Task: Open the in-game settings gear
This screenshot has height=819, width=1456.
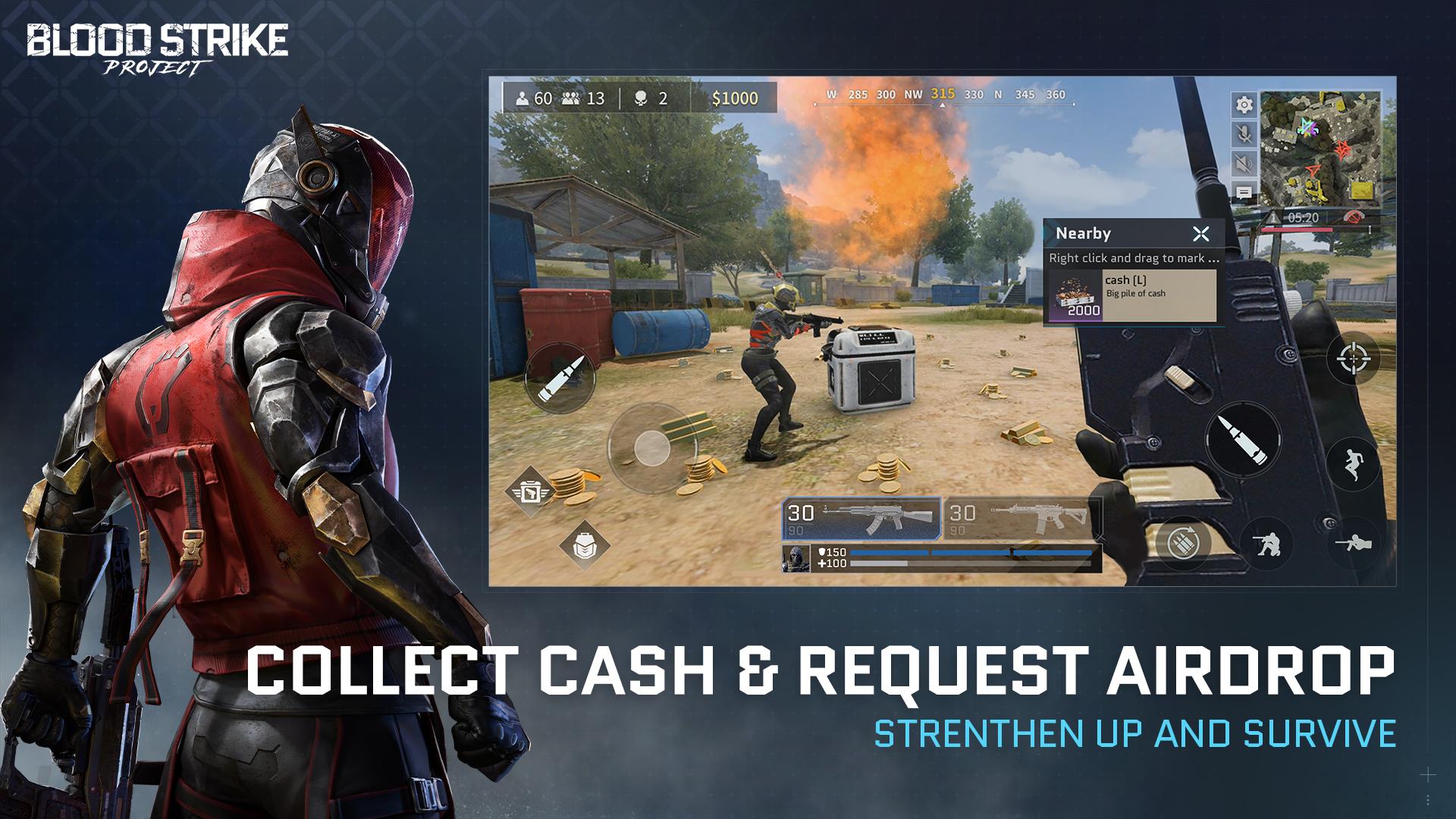Action: 1244,105
